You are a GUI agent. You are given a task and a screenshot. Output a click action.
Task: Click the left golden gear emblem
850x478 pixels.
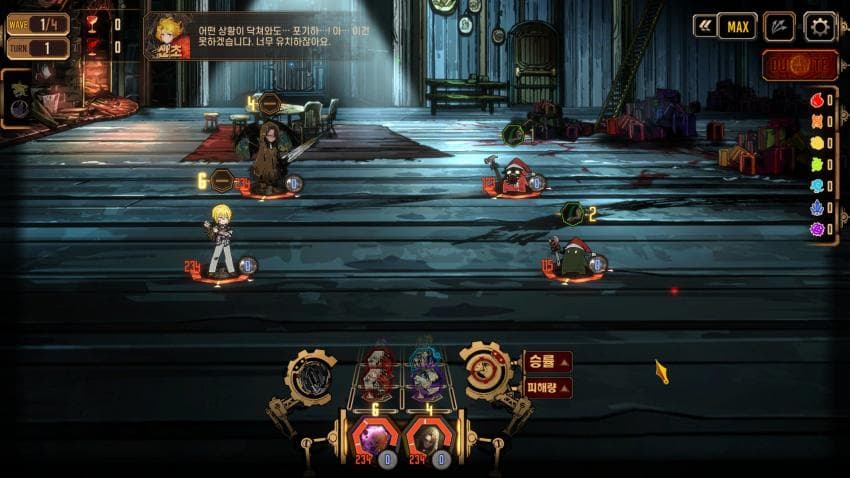310,377
